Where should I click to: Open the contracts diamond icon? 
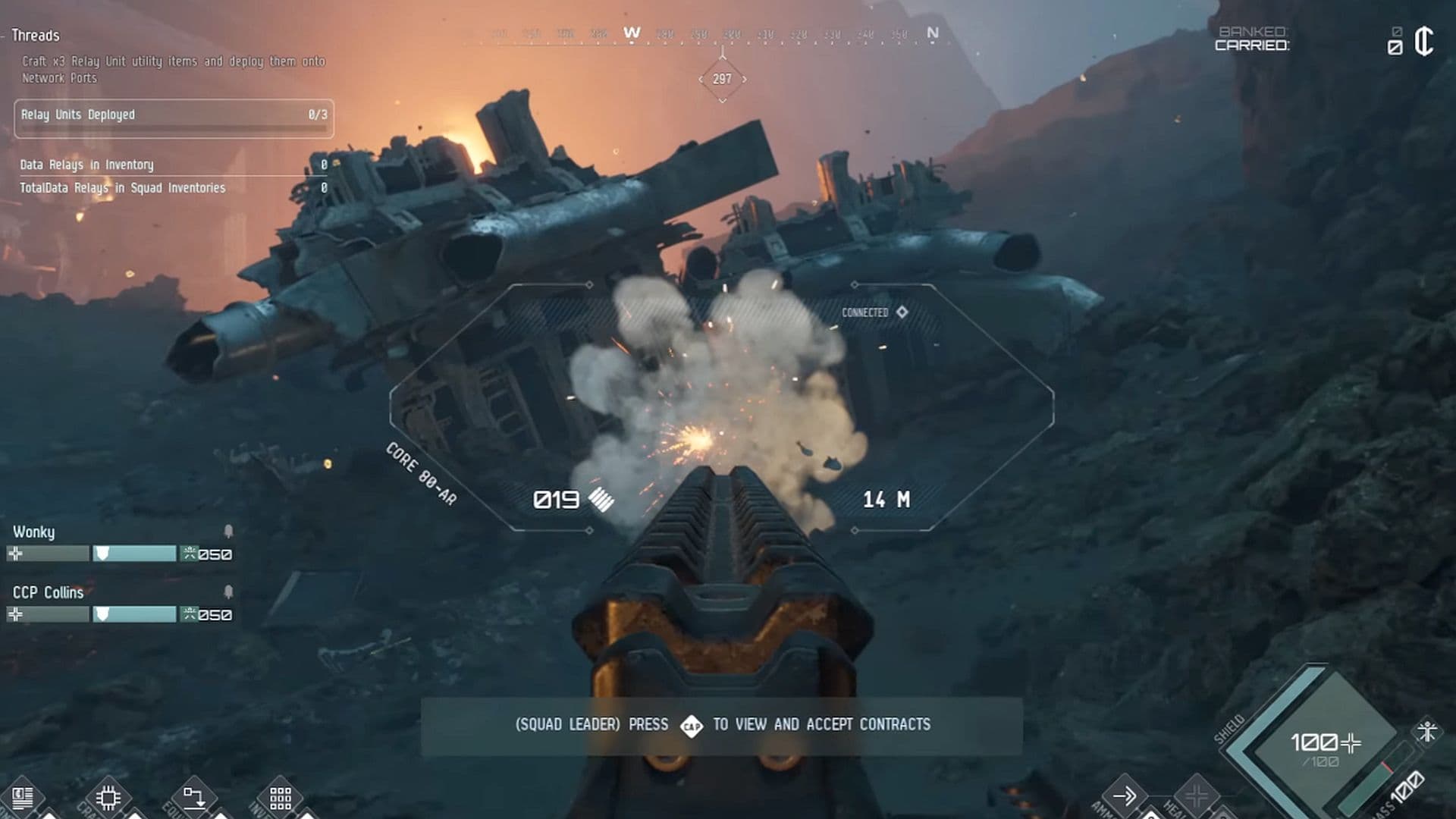coord(691,726)
